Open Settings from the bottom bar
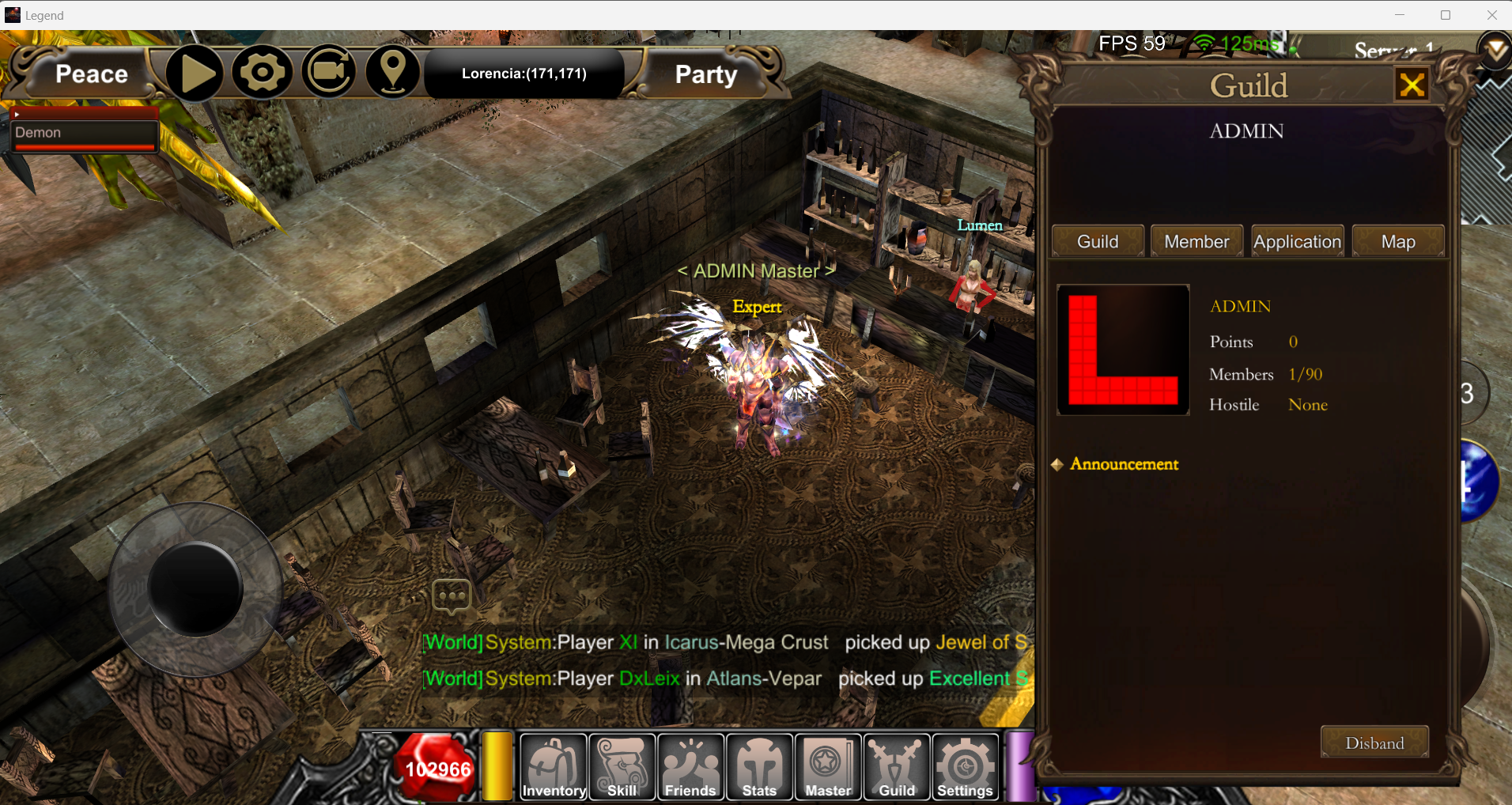Screen dimensions: 1512x805 tap(965, 767)
